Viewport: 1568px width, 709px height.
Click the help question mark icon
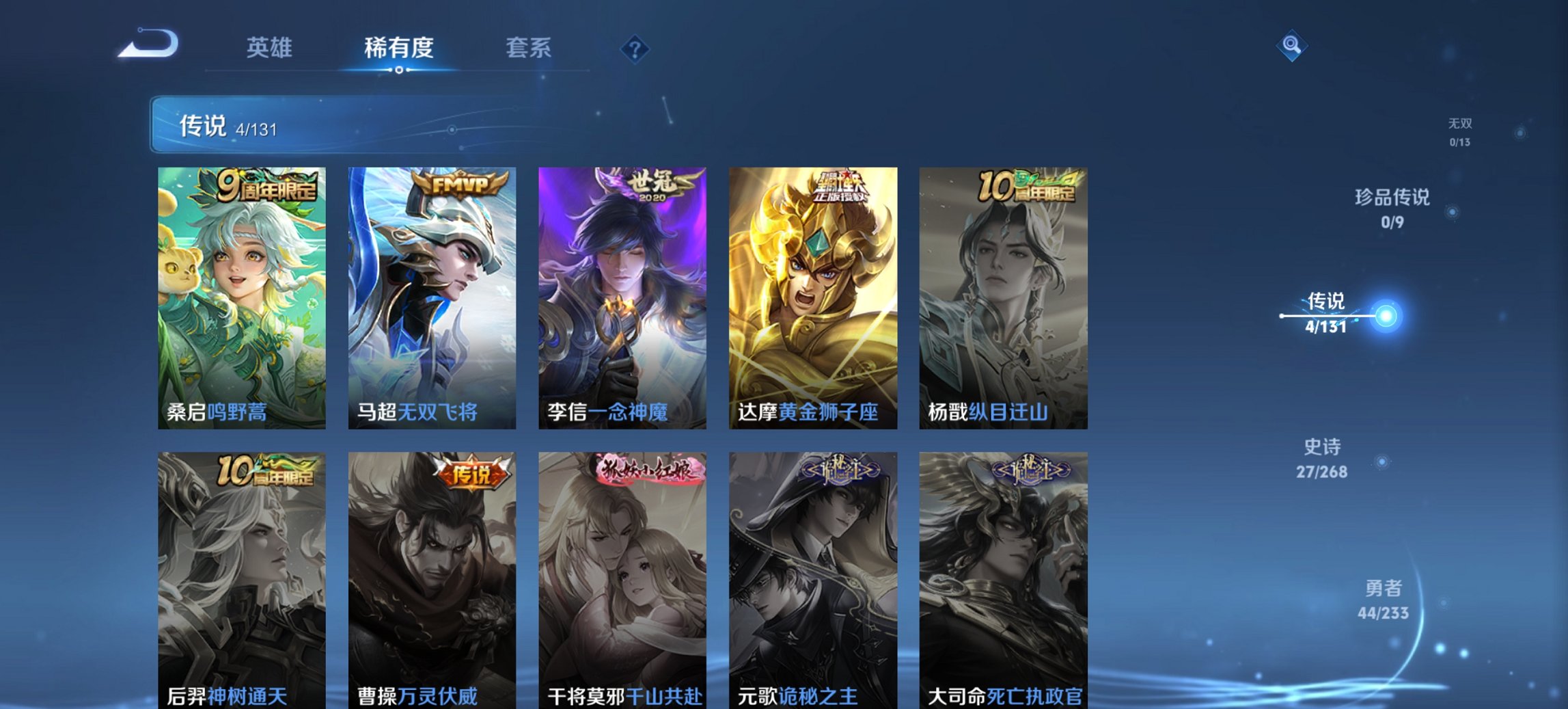tap(635, 49)
